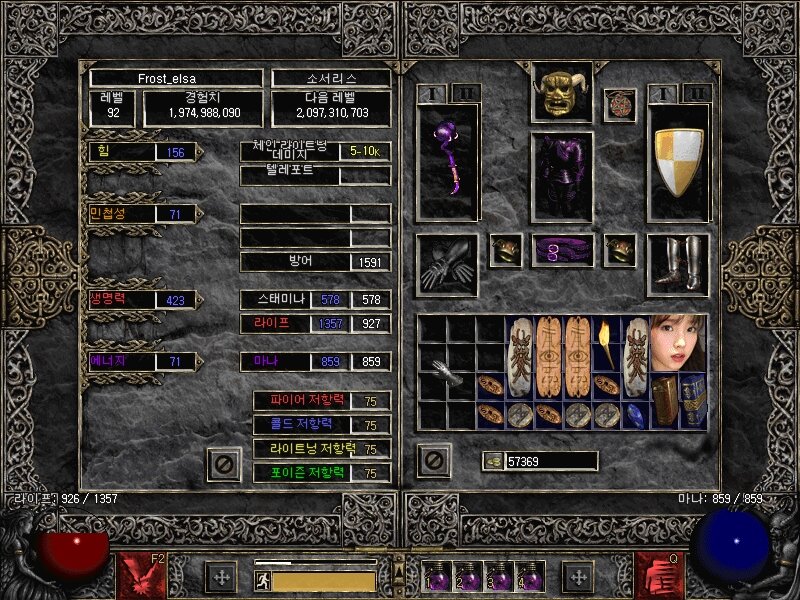Close the inventory panel

pos(433,461)
